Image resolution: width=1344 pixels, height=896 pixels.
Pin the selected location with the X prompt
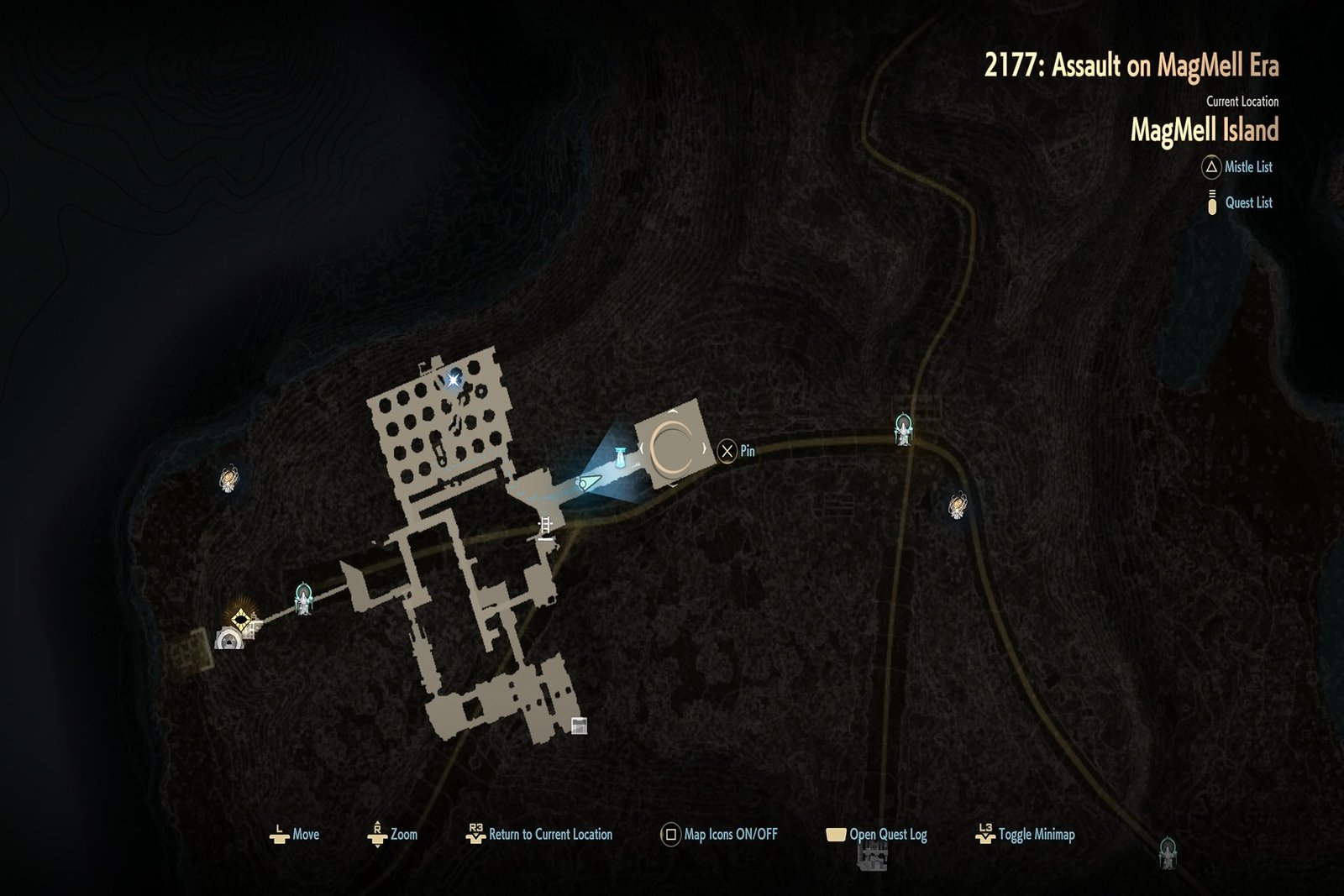727,450
